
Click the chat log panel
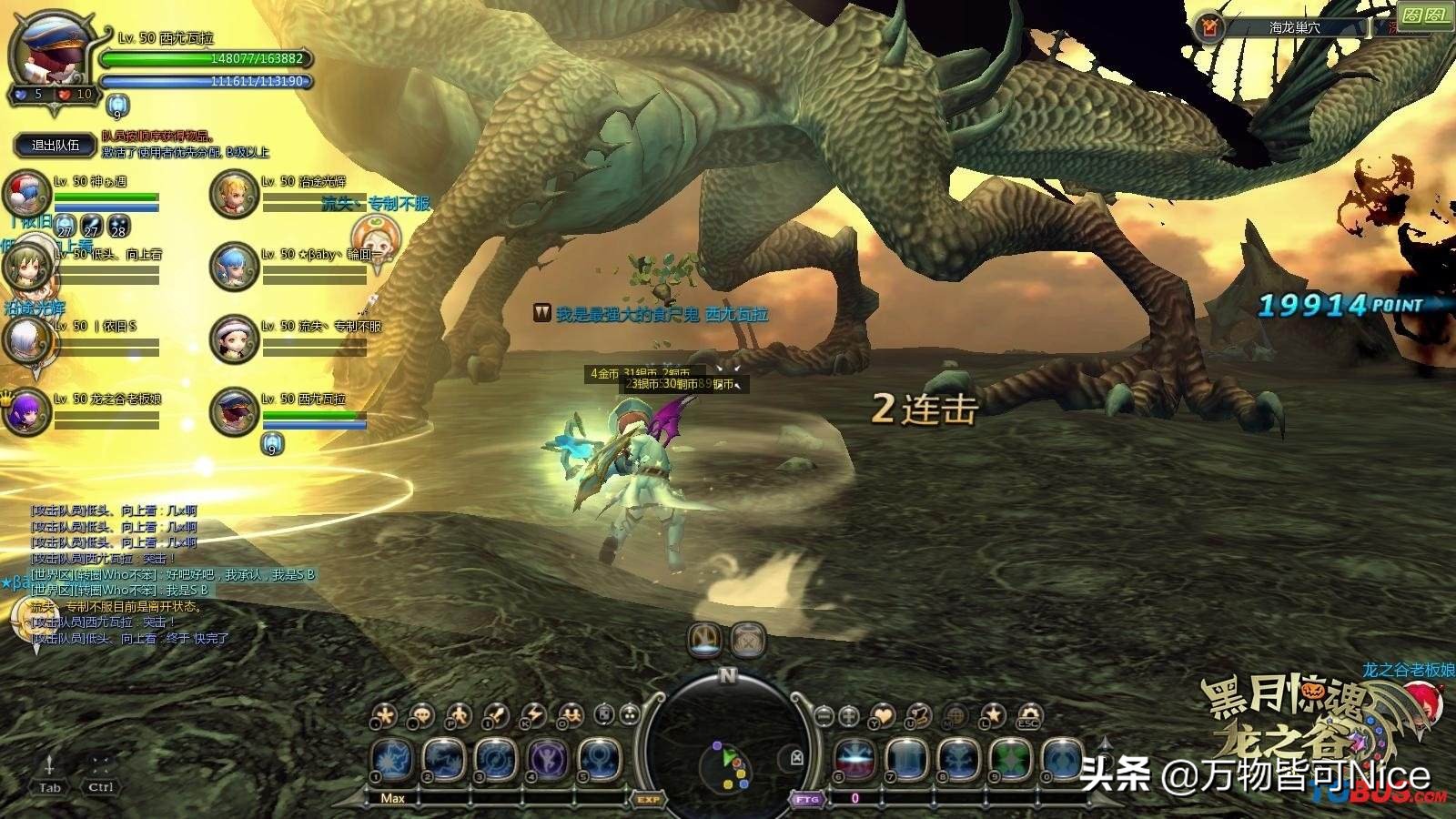point(173,575)
